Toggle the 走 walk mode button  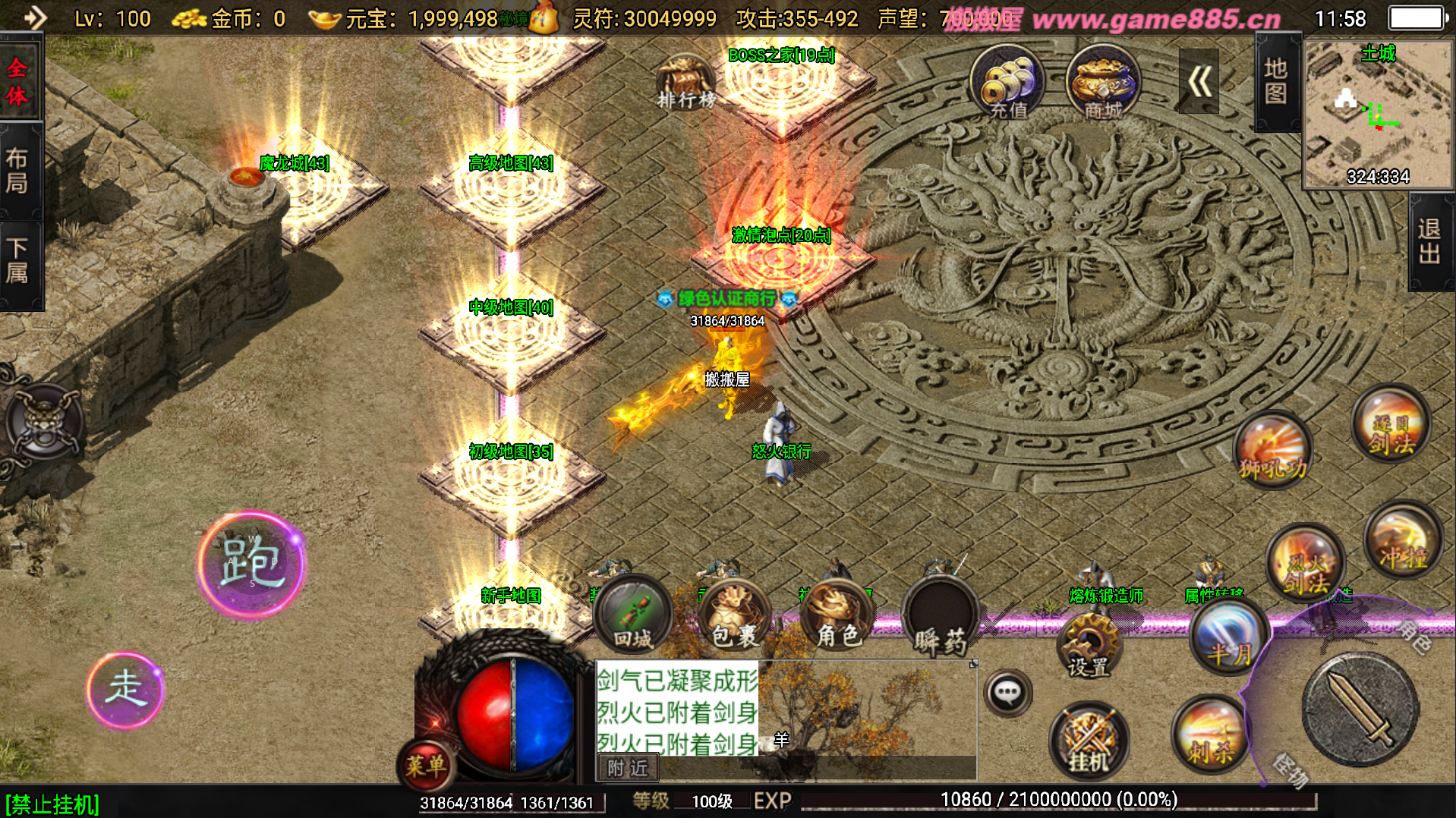124,690
